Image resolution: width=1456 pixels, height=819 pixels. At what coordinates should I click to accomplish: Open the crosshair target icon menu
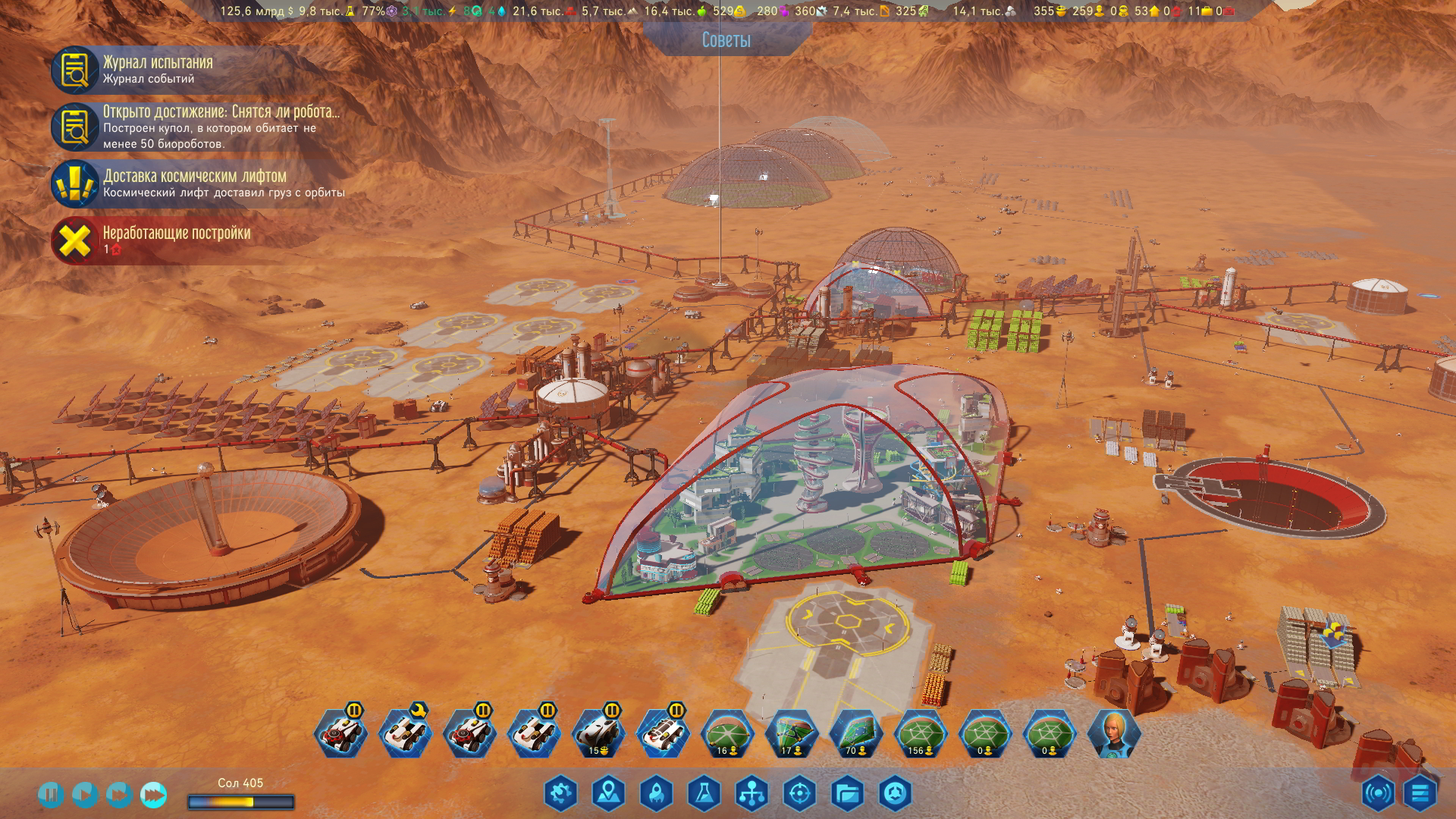tap(799, 793)
